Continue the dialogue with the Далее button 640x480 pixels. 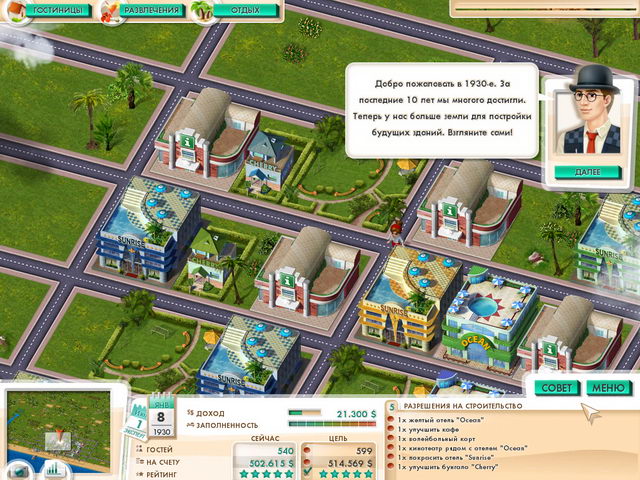point(588,171)
